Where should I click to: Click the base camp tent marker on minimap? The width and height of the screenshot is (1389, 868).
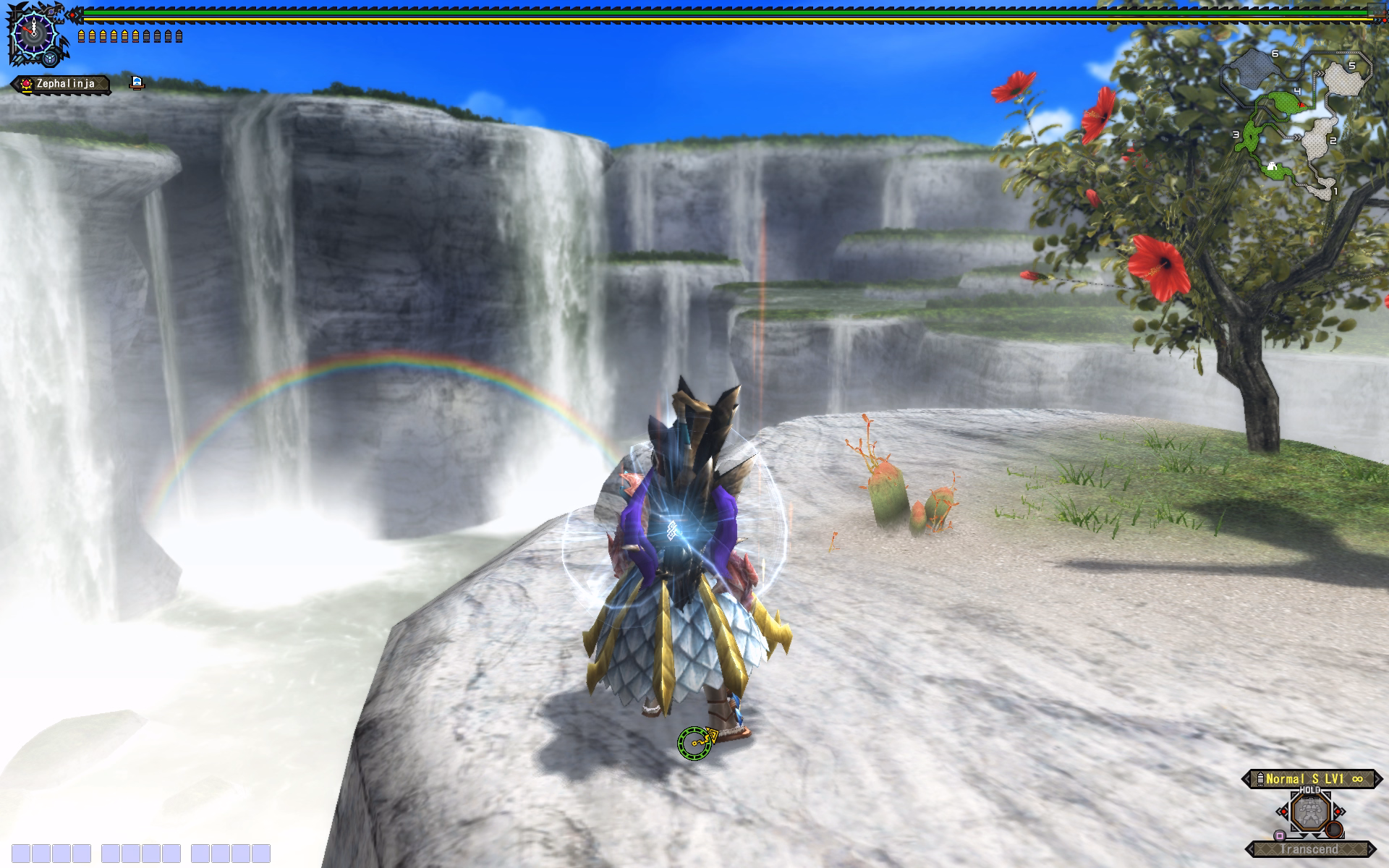tap(1271, 168)
